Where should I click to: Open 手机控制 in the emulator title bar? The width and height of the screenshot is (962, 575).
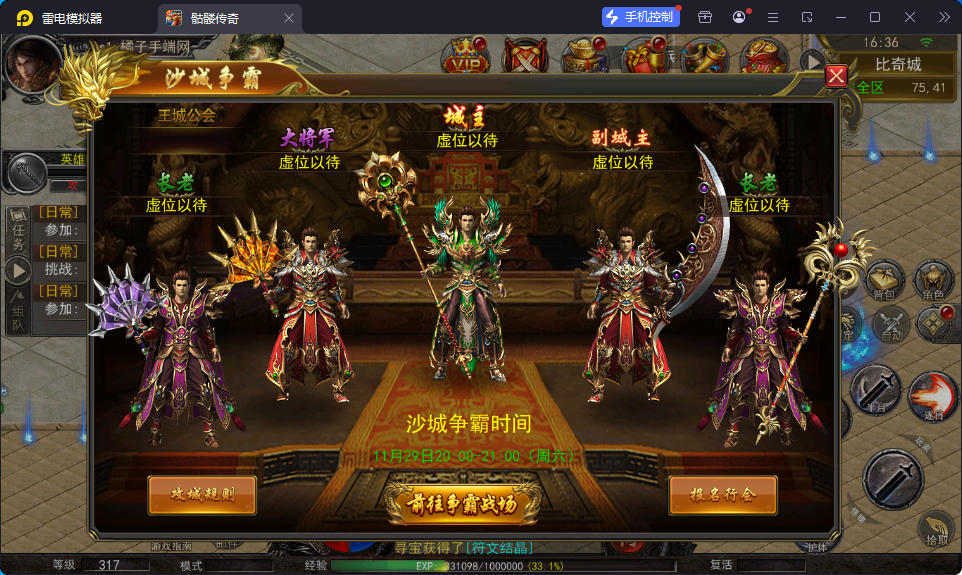638,17
